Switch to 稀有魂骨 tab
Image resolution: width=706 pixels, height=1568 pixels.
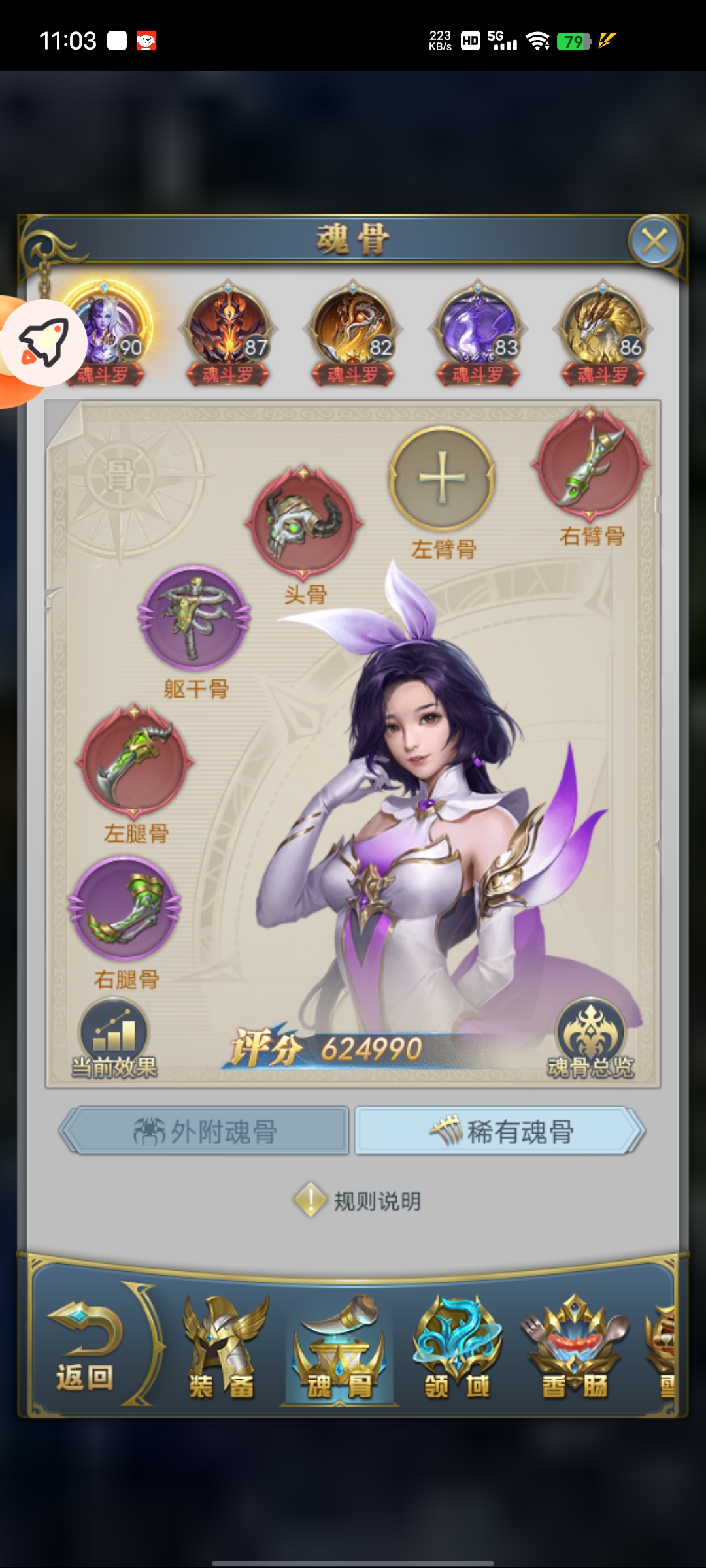(501, 1131)
